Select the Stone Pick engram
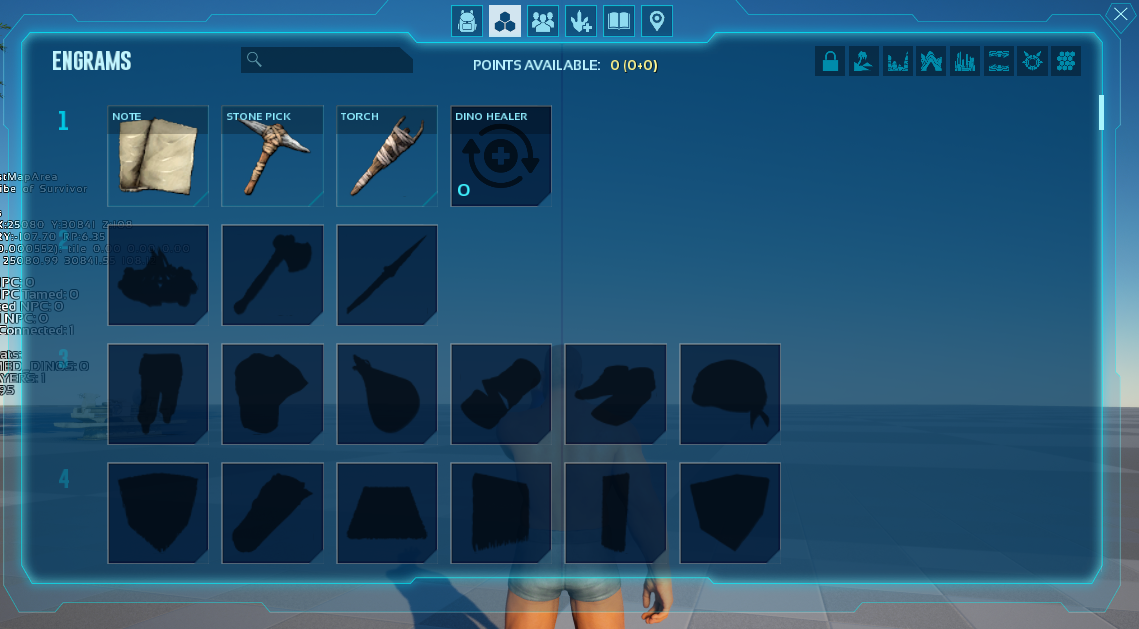 272,156
